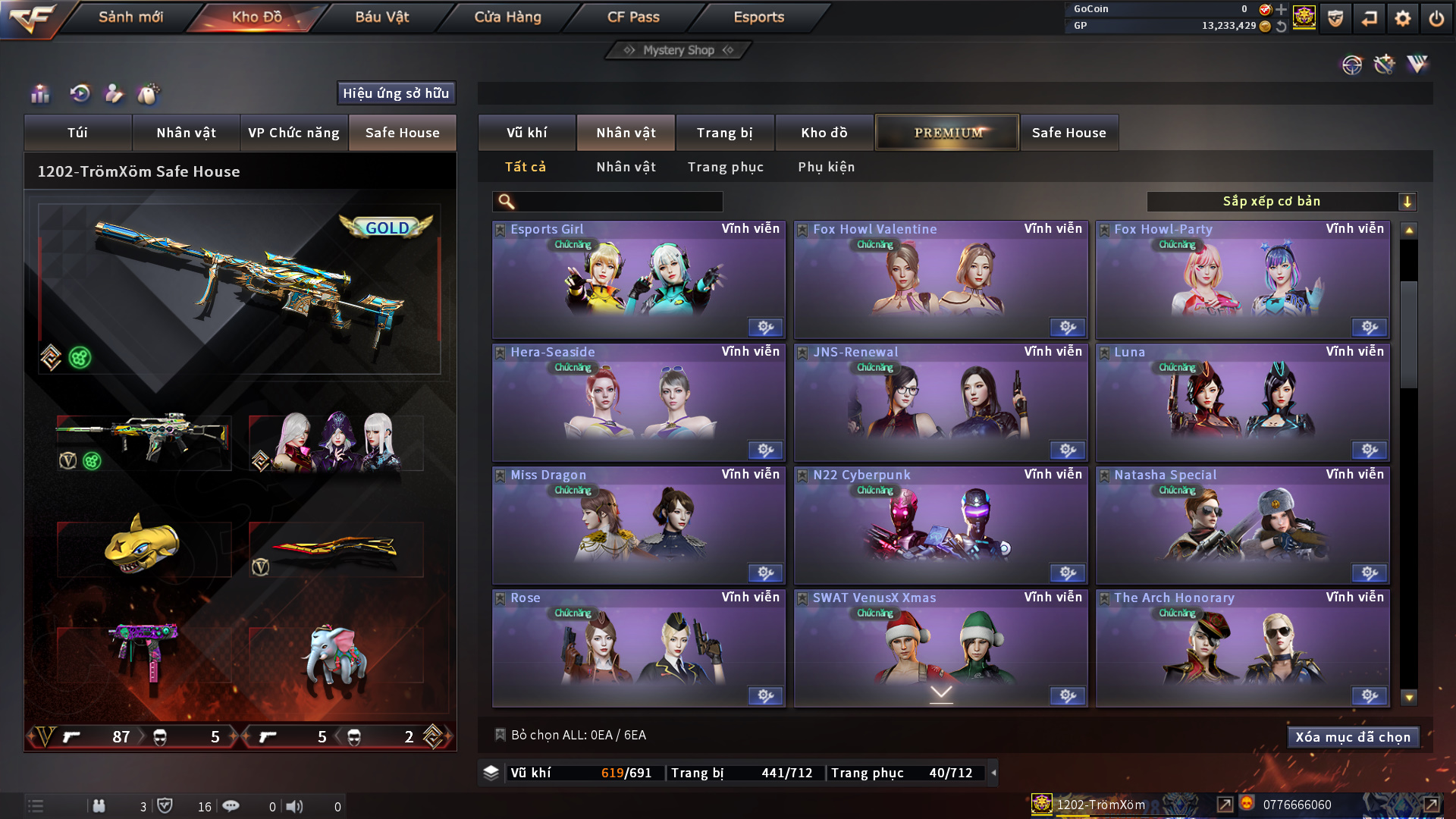Choose the N22 Cyberpunk character card

click(940, 526)
